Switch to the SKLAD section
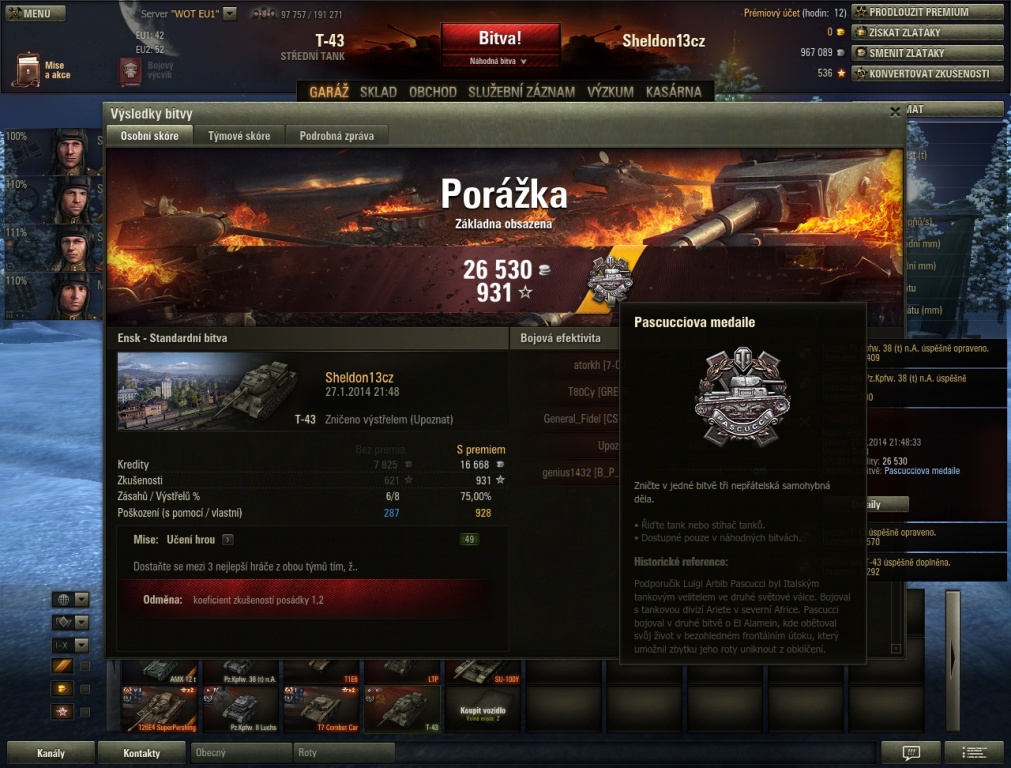 [378, 92]
